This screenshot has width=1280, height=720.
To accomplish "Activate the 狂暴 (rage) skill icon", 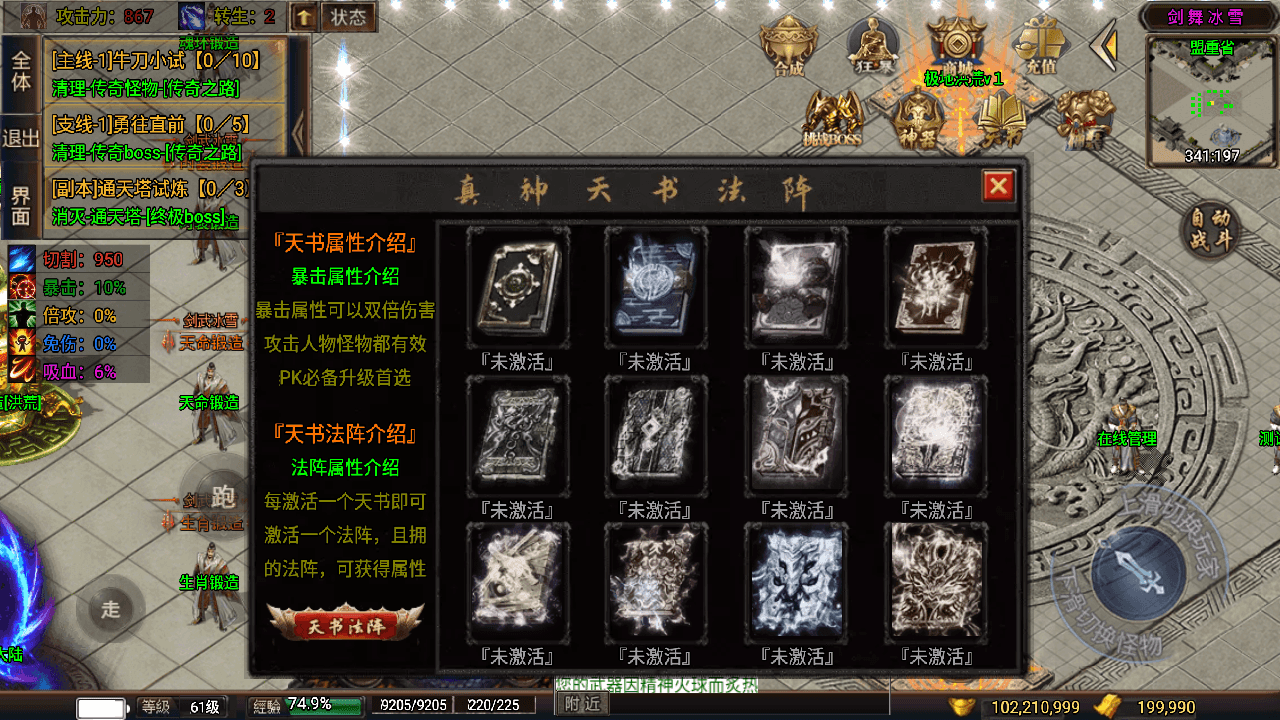I will (x=873, y=44).
